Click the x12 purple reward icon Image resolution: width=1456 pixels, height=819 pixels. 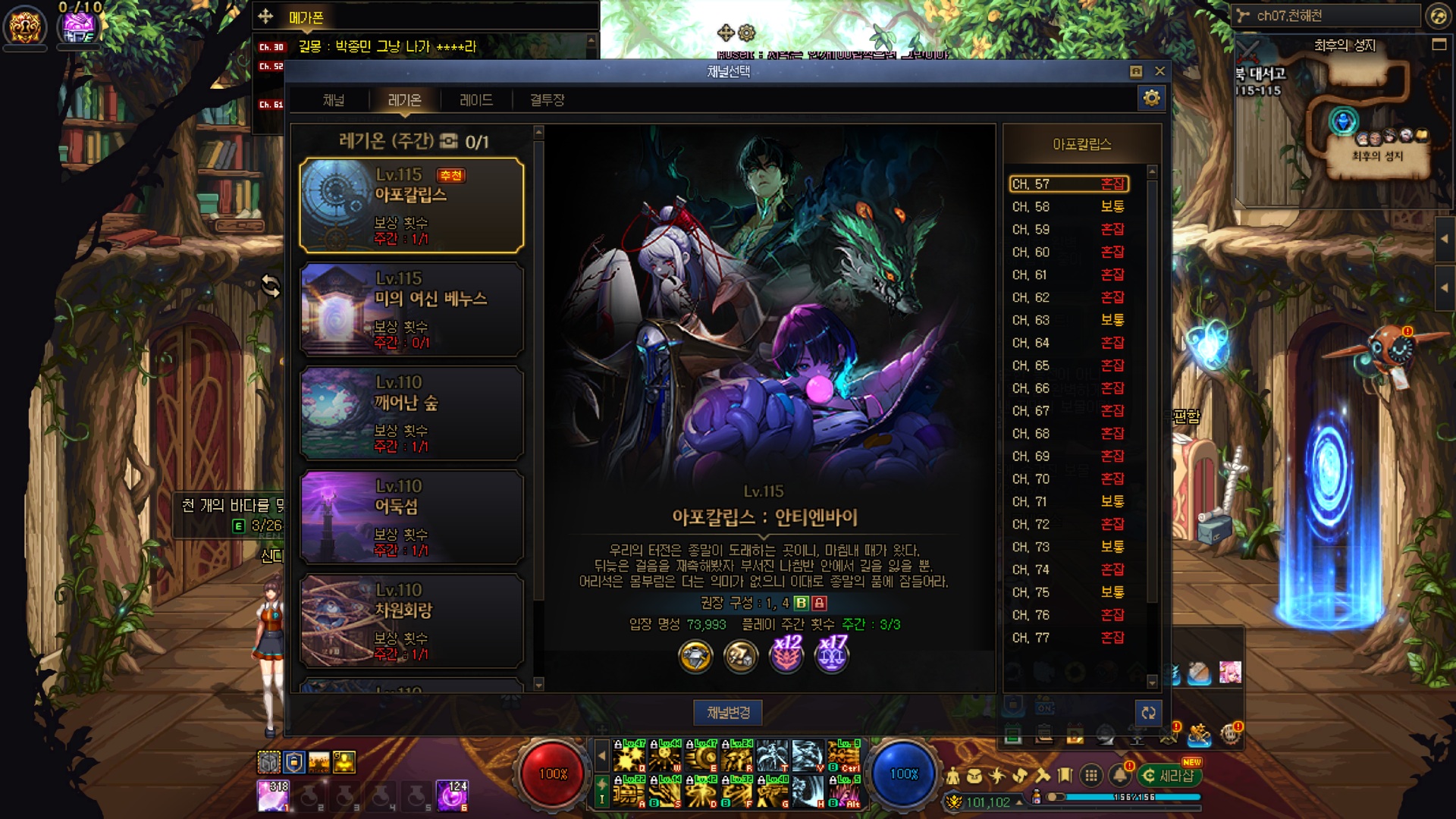tap(786, 654)
